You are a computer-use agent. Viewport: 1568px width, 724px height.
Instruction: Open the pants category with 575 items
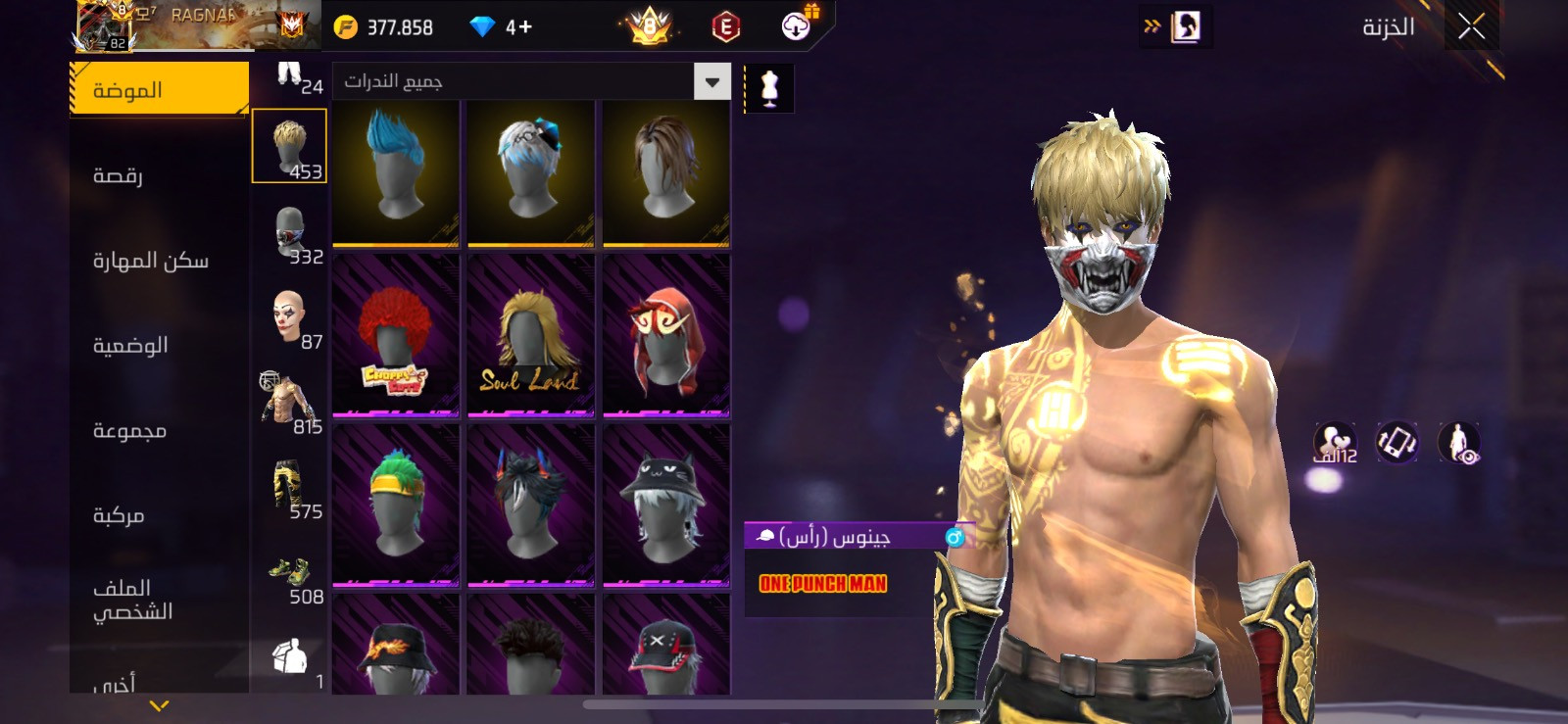[x=290, y=489]
